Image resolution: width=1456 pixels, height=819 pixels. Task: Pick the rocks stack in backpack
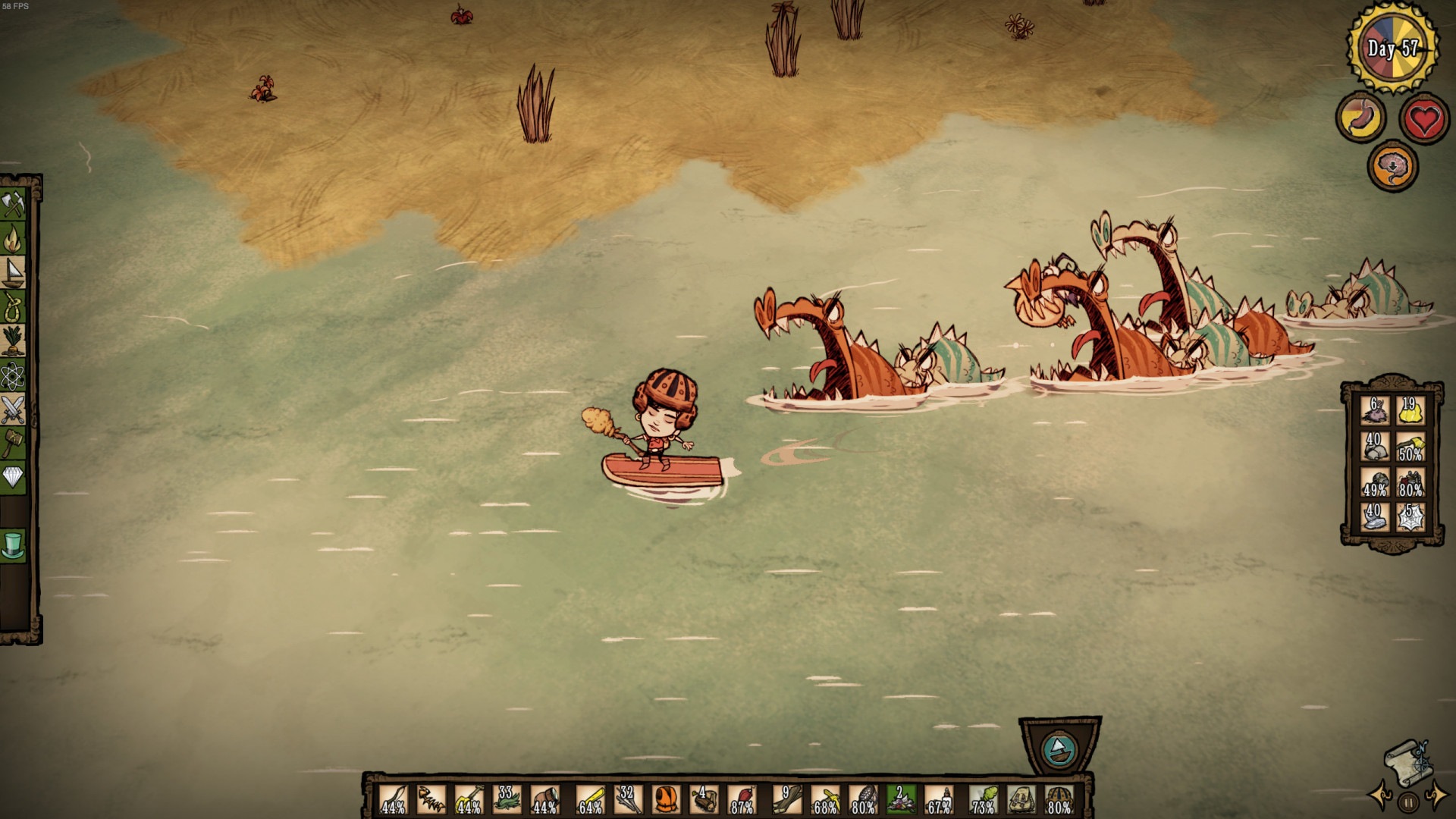click(1374, 447)
